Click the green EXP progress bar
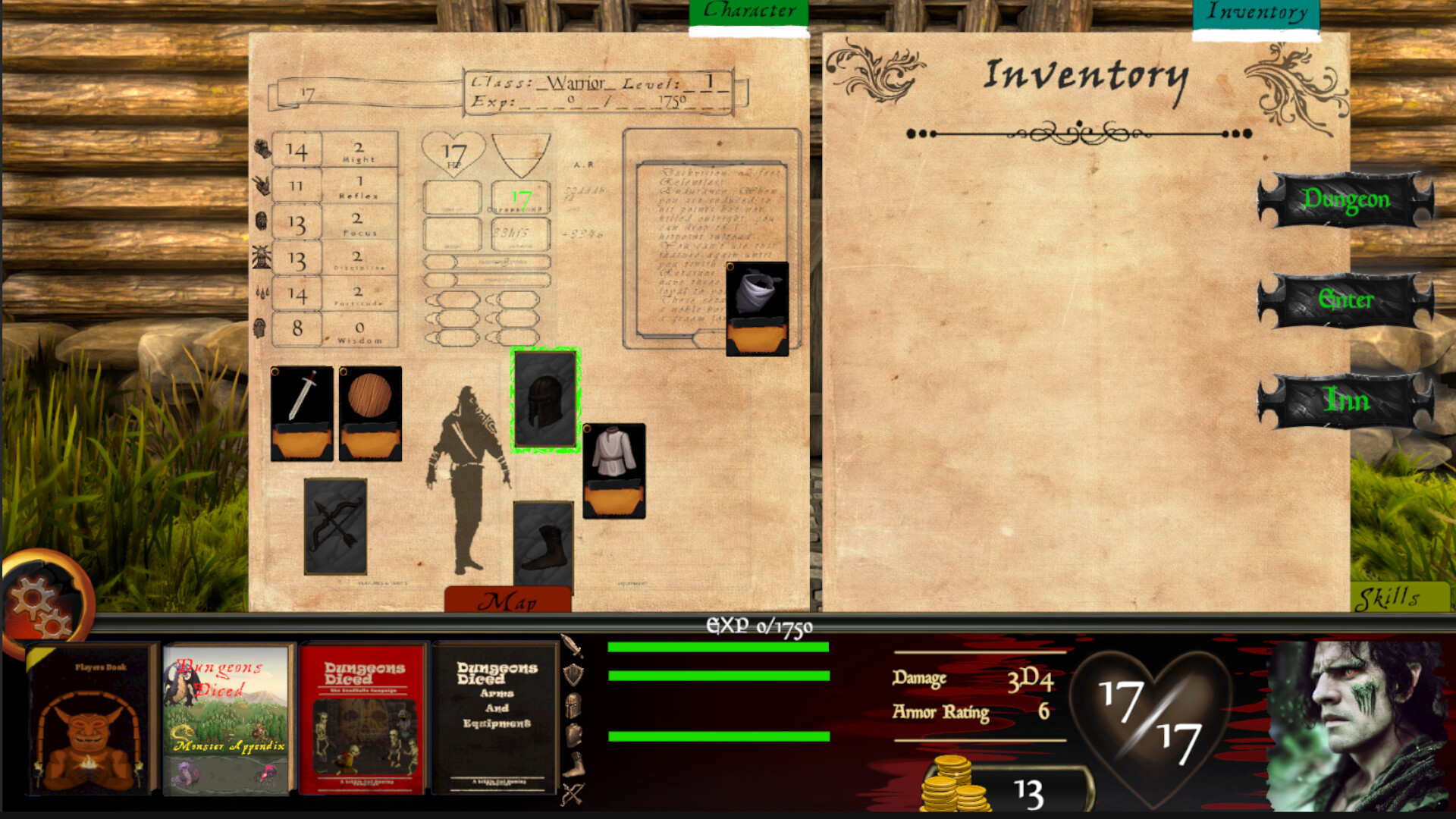 717,647
